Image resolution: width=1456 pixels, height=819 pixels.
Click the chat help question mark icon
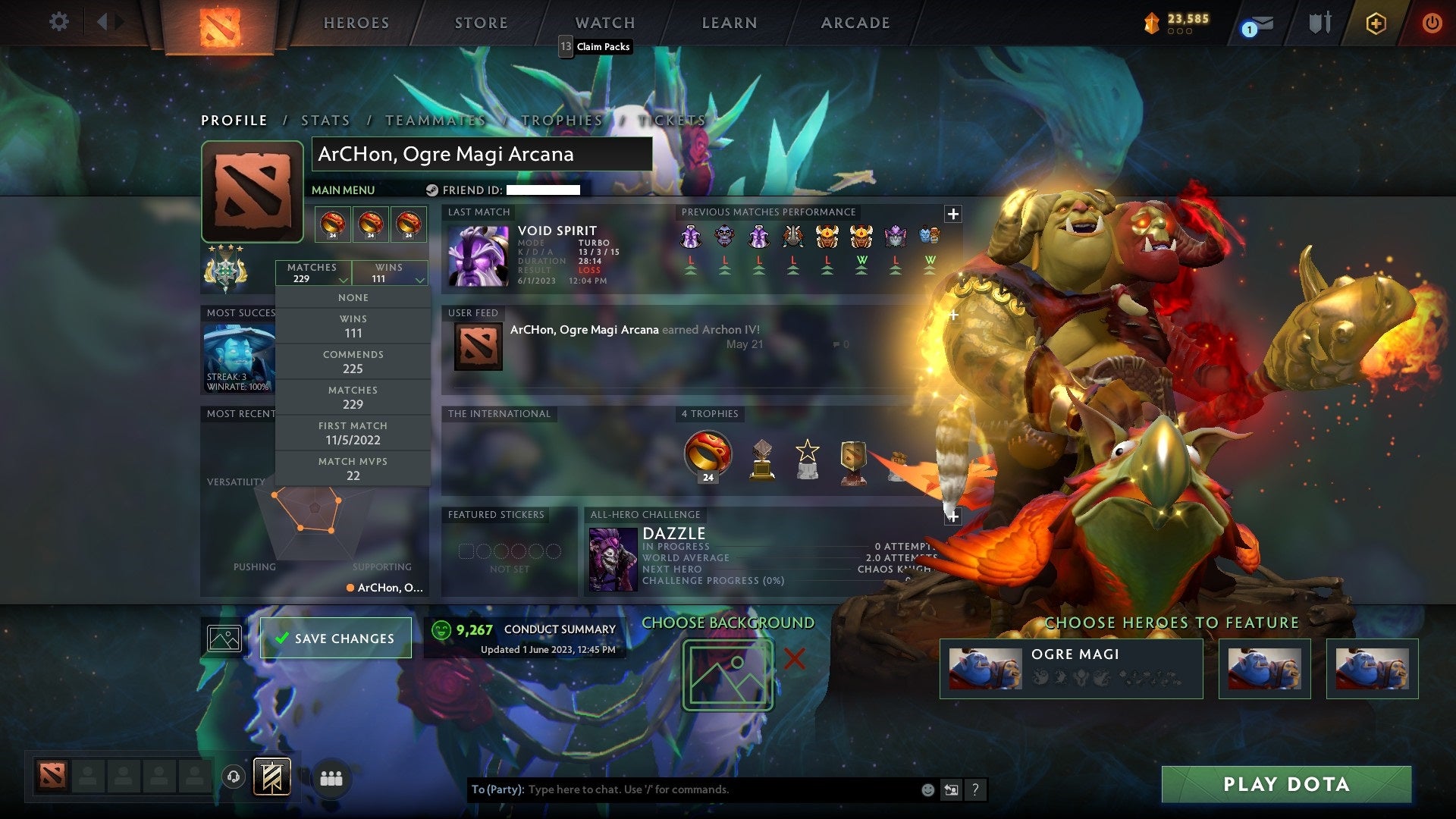point(975,789)
